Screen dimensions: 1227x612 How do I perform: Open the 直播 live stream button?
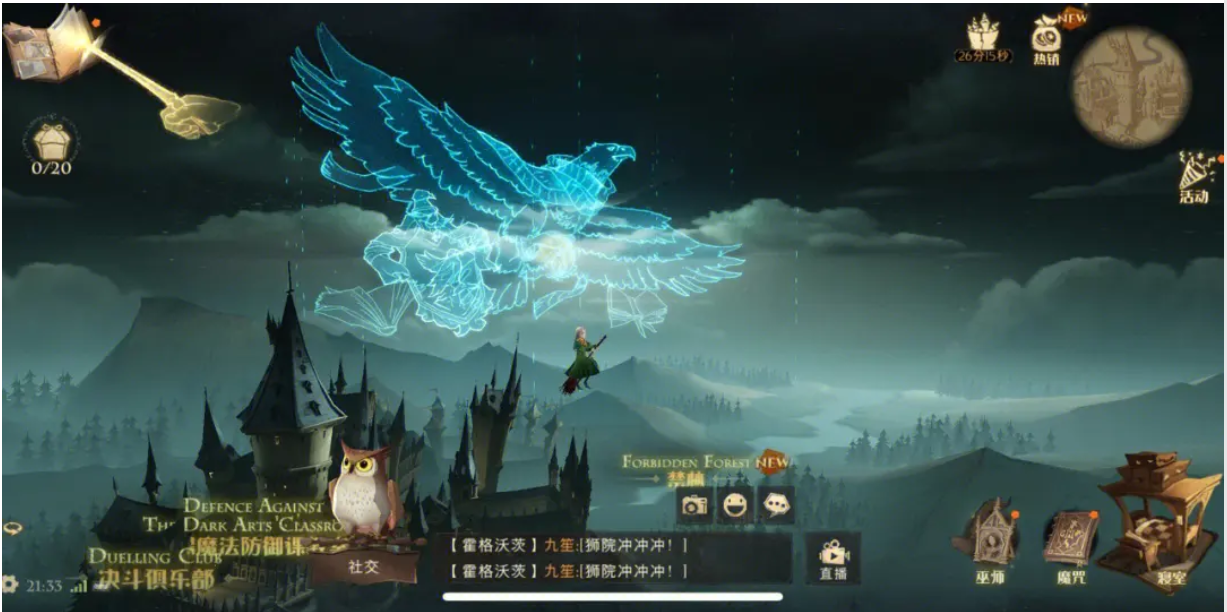832,558
